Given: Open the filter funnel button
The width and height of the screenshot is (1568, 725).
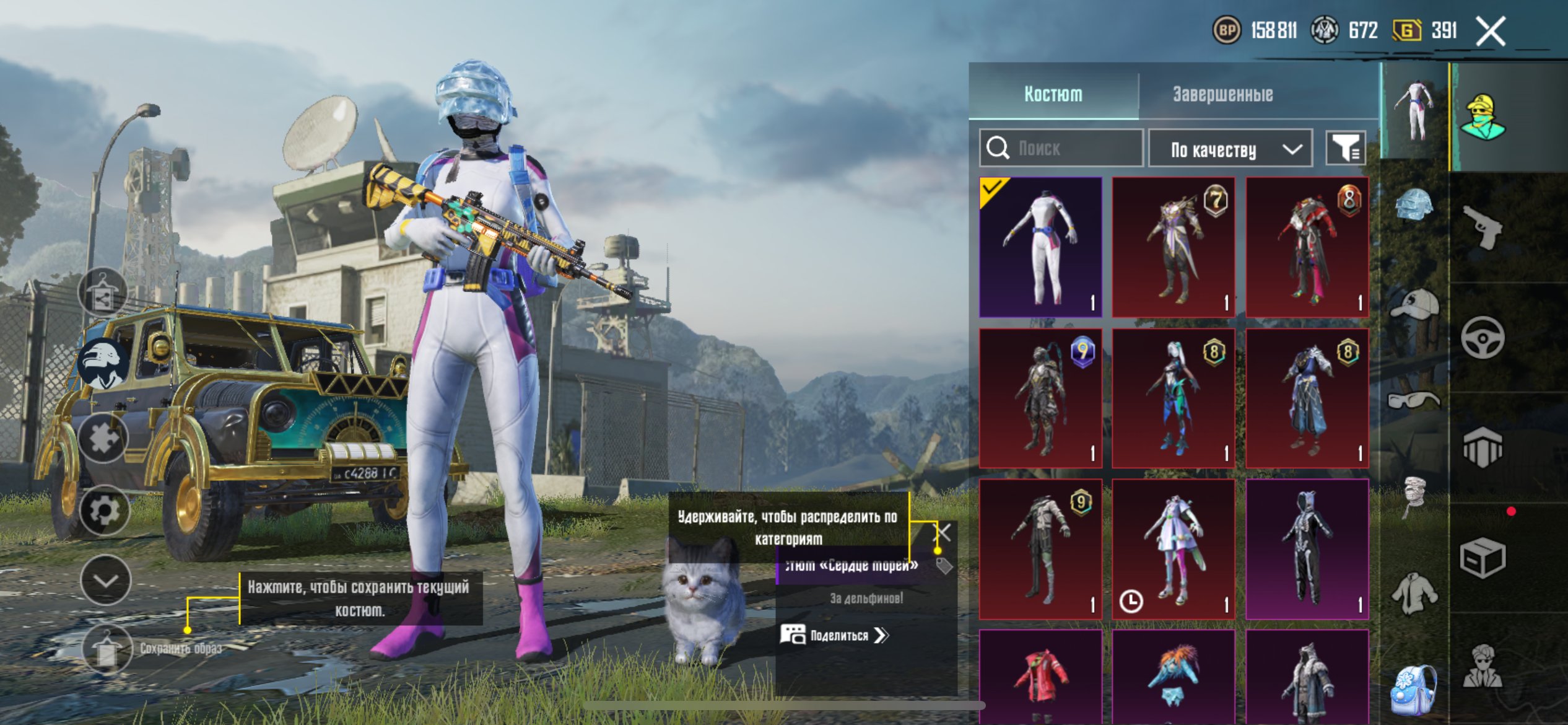Looking at the screenshot, I should 1345,148.
